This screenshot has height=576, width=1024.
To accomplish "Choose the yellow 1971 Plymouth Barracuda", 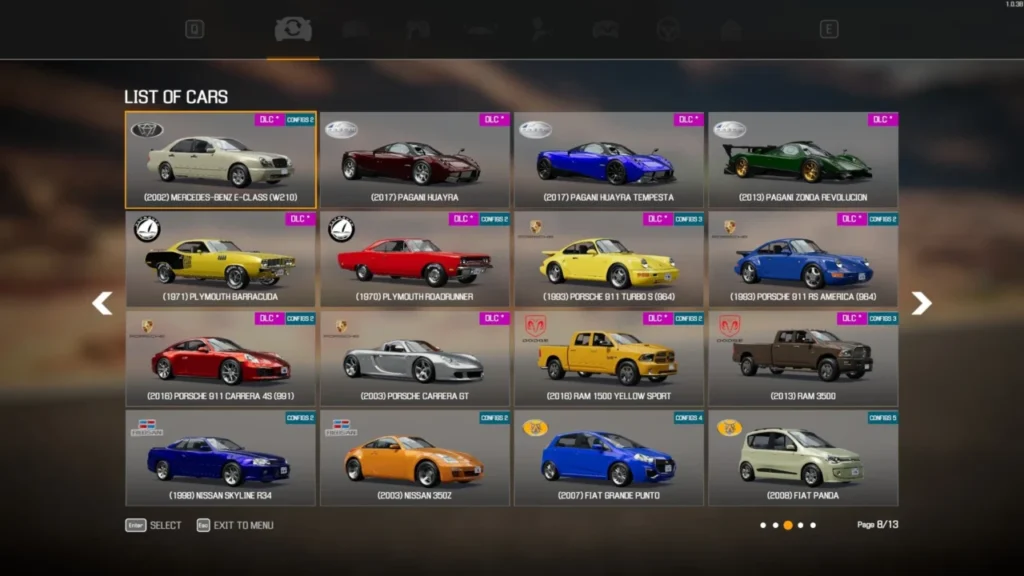I will pyautogui.click(x=220, y=259).
